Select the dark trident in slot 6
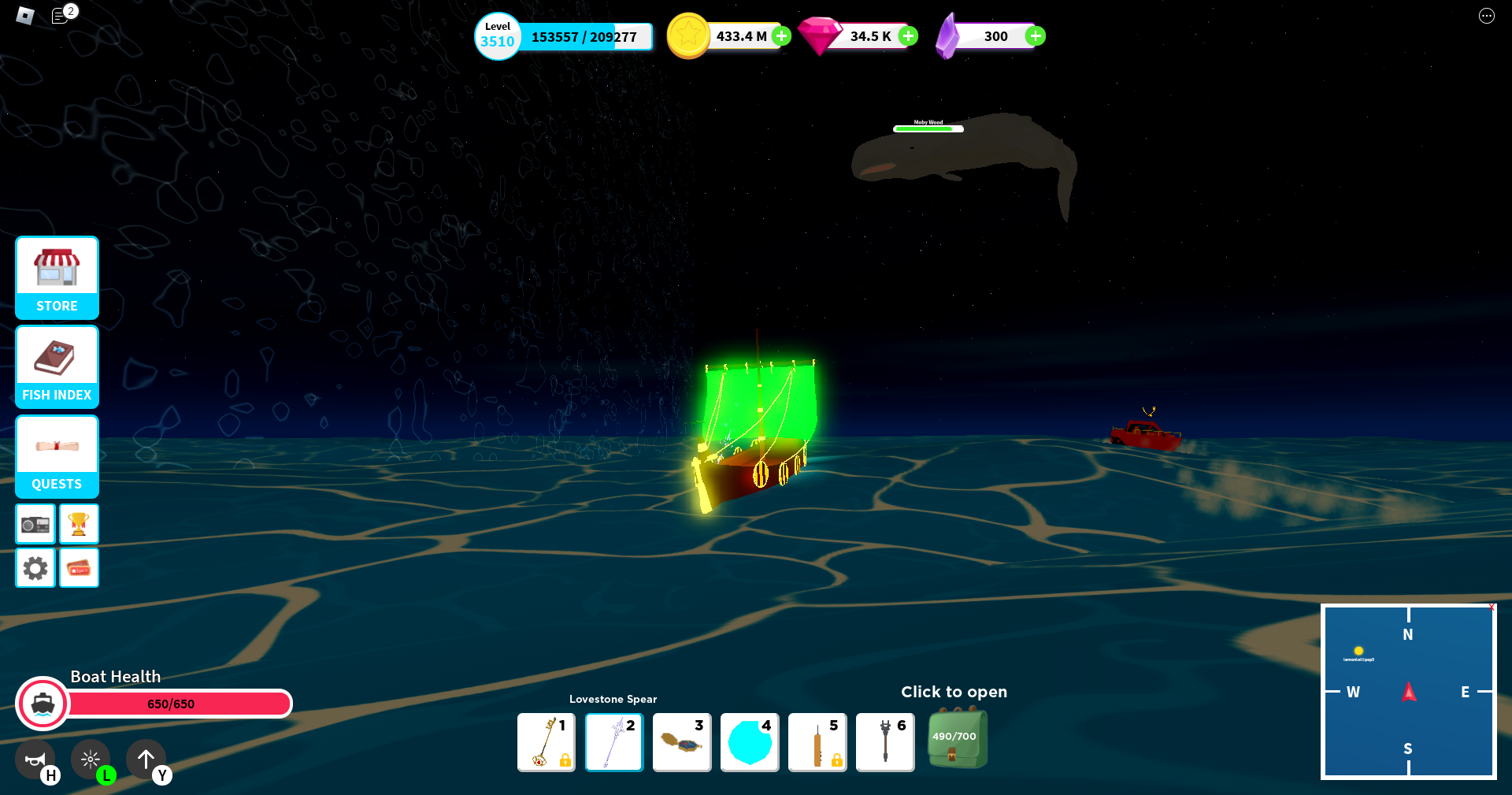The height and width of the screenshot is (795, 1512). click(x=885, y=742)
